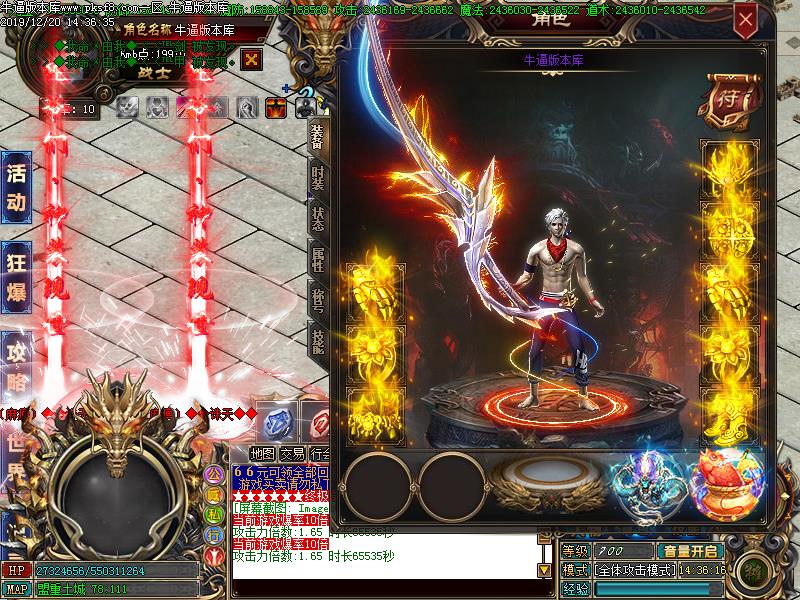Open the 交易 trade button
This screenshot has width=800, height=600.
292,454
